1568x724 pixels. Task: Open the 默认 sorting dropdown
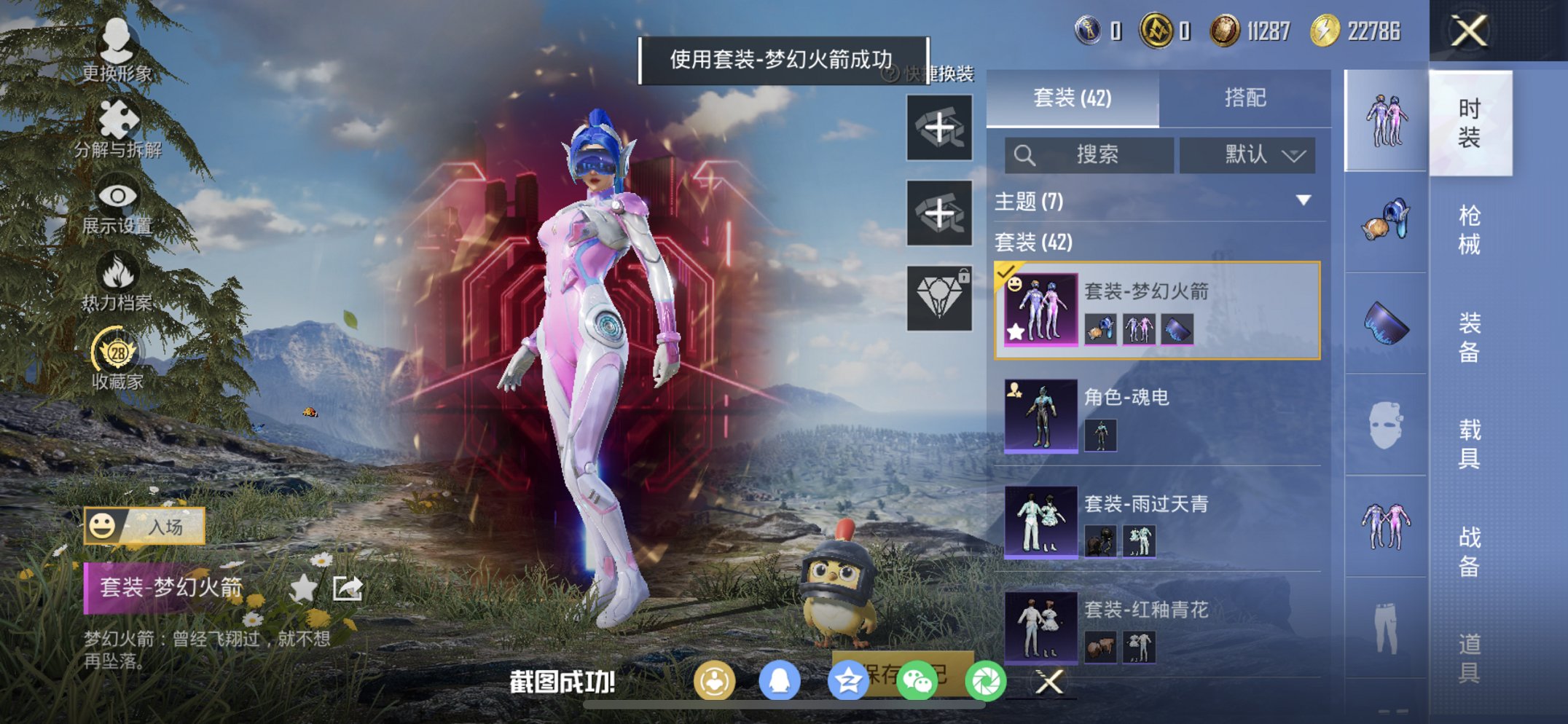tap(1247, 154)
